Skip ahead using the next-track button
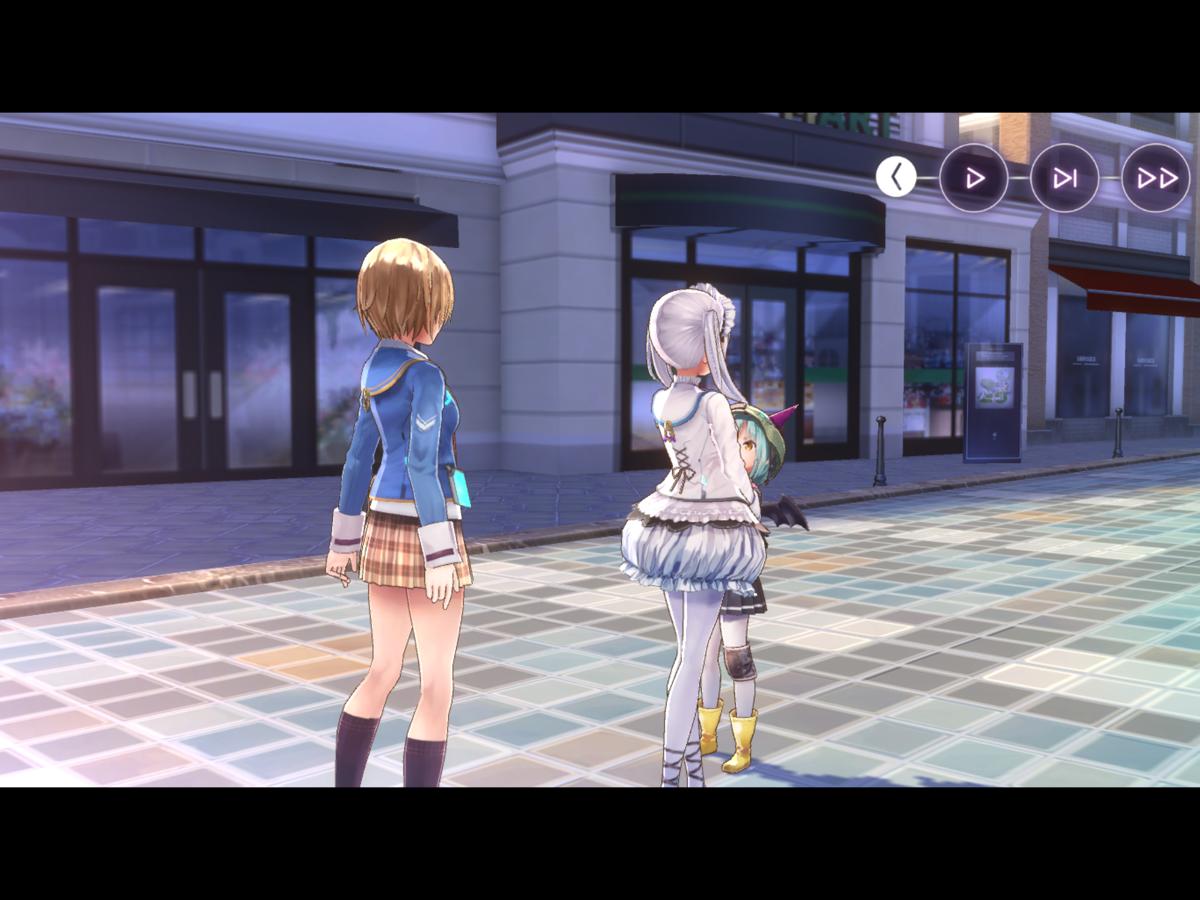 (1064, 178)
